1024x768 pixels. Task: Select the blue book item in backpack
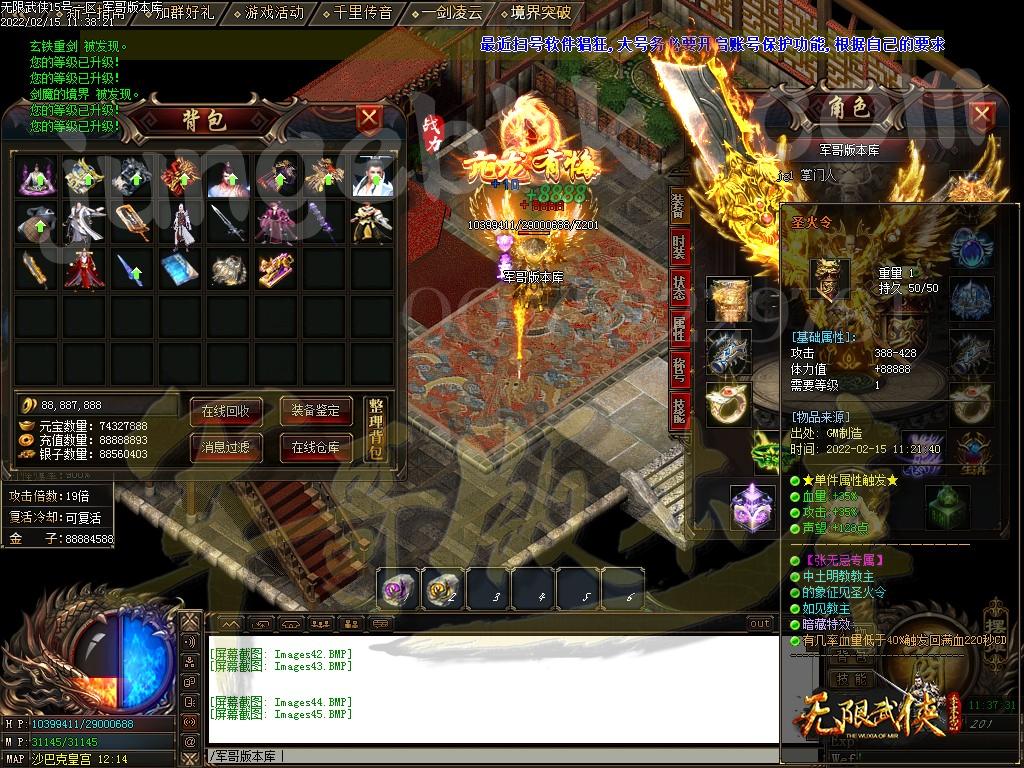(180, 270)
